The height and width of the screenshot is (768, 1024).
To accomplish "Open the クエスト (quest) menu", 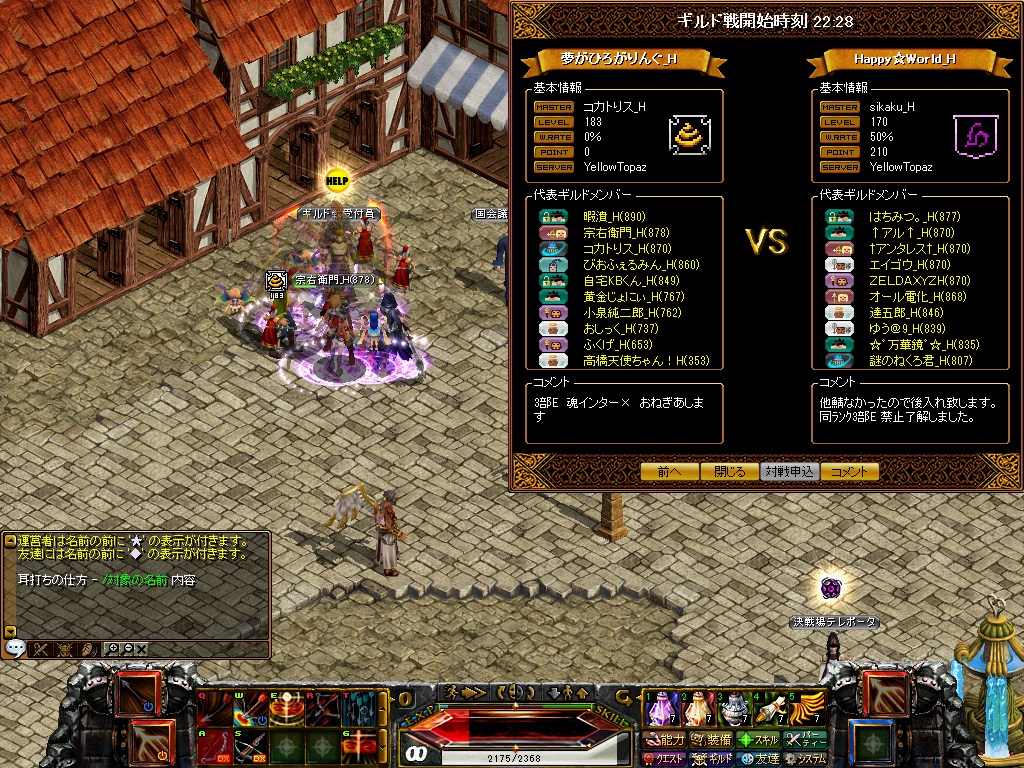I will point(666,759).
